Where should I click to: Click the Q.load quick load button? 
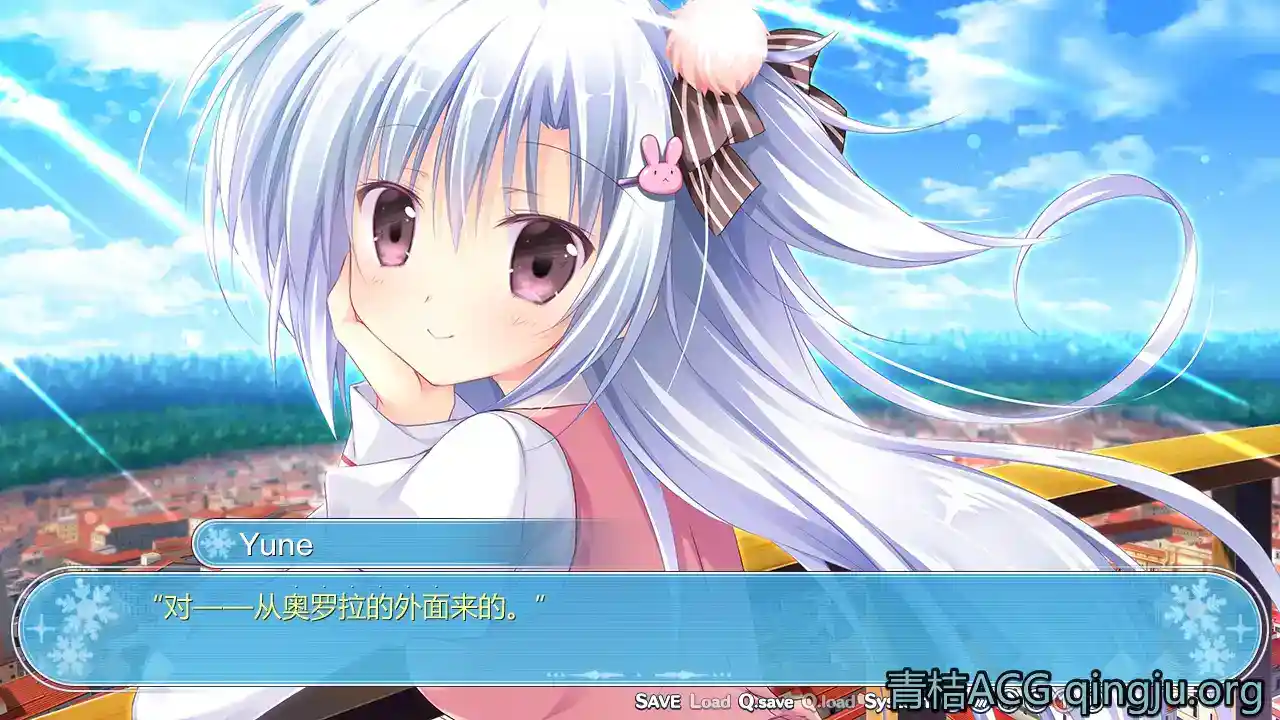coord(828,701)
